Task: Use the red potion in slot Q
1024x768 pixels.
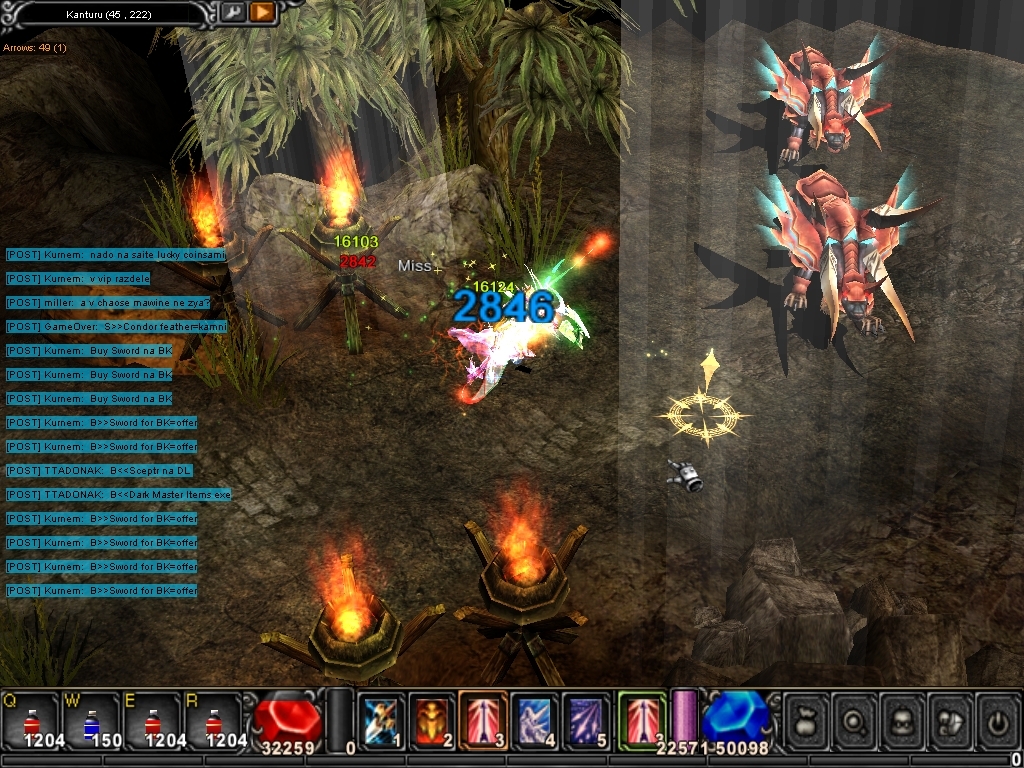Action: click(30, 720)
